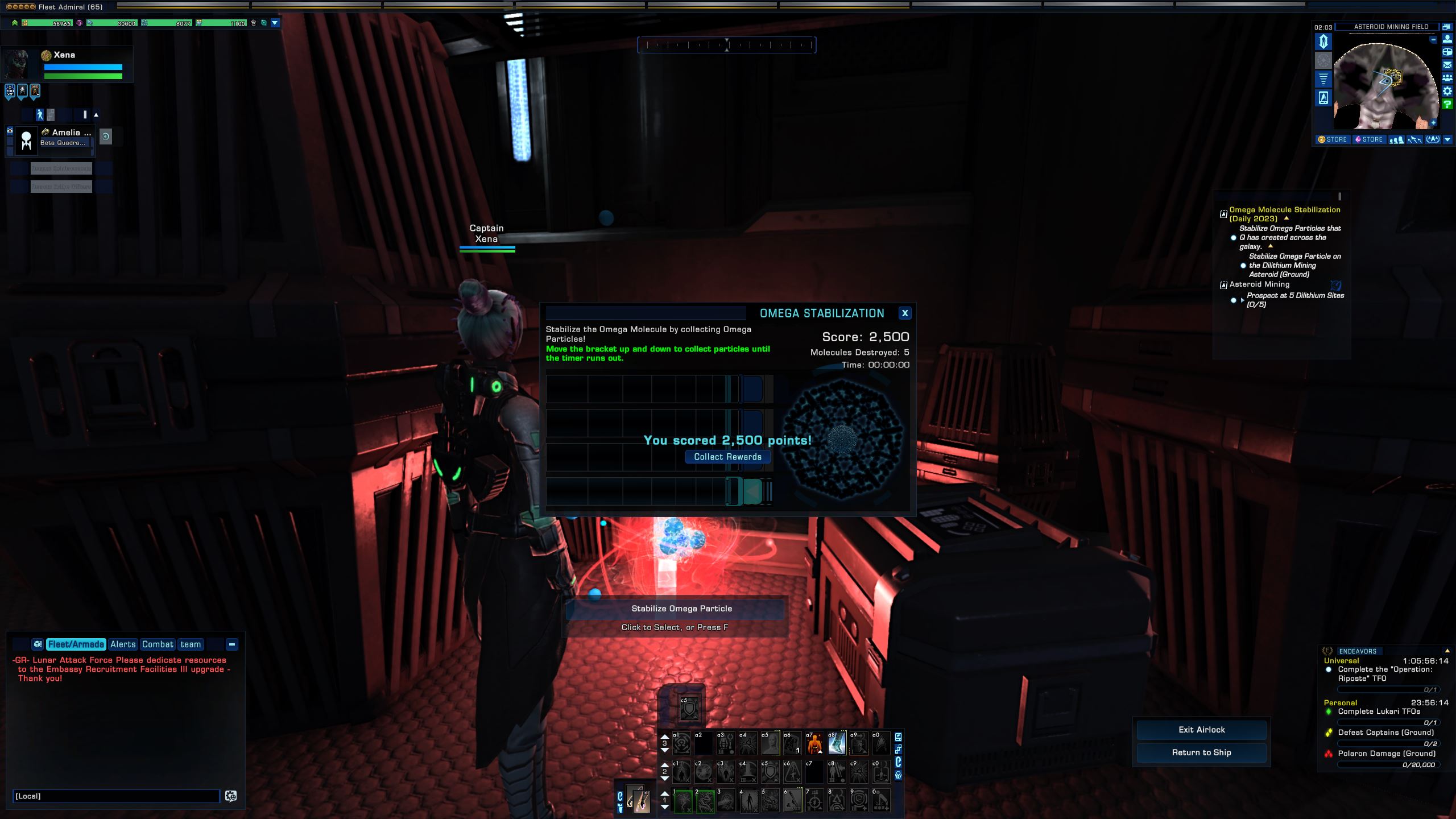Focus the Local chat input field
This screenshot has width=1456, height=819.
116,796
